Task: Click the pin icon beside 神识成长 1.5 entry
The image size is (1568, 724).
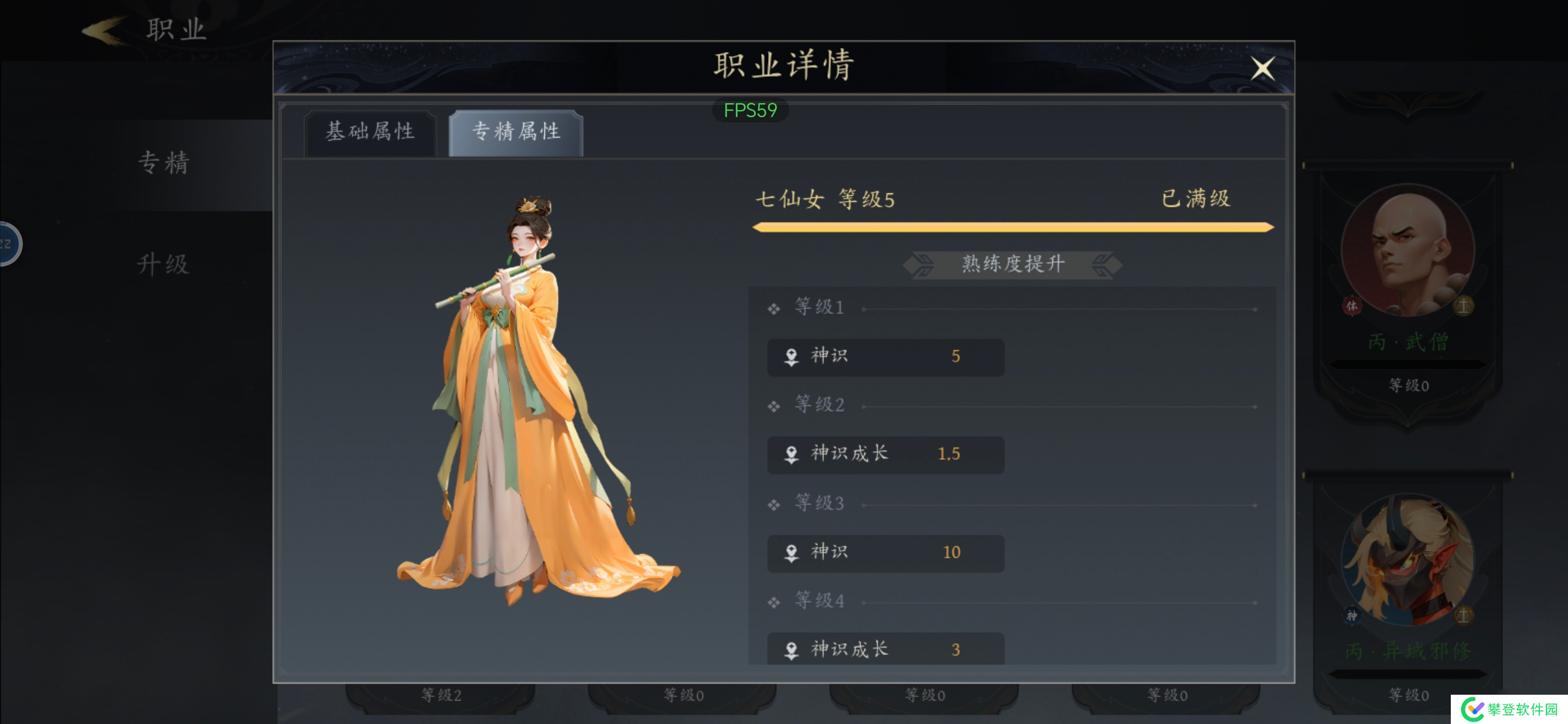Action: coord(791,455)
